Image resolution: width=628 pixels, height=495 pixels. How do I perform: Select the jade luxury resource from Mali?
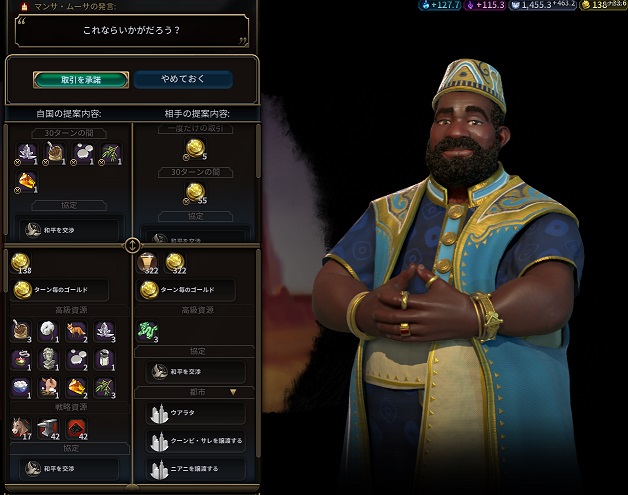click(x=147, y=330)
